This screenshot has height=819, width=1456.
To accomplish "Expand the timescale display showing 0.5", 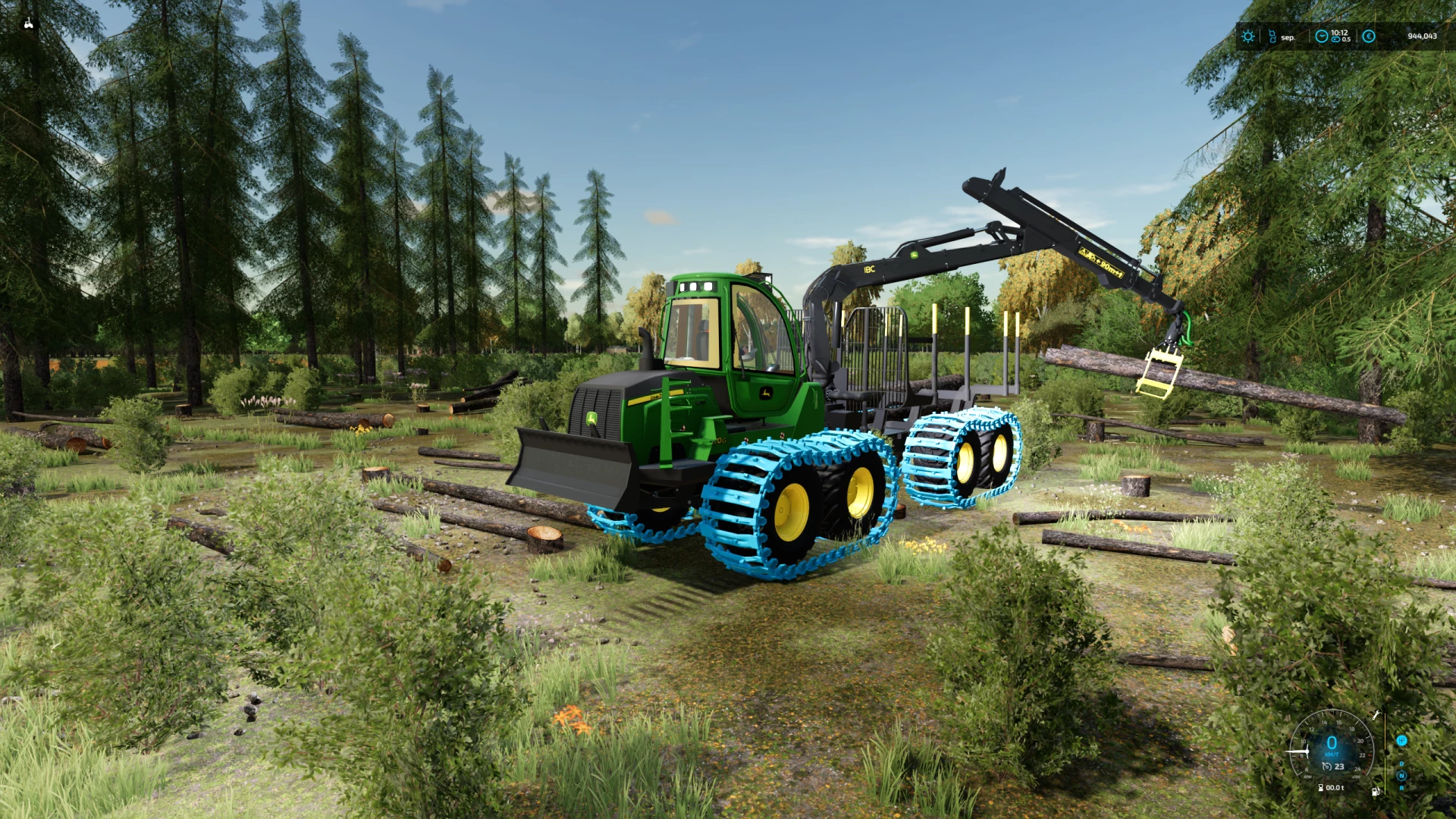I will pos(1346,39).
